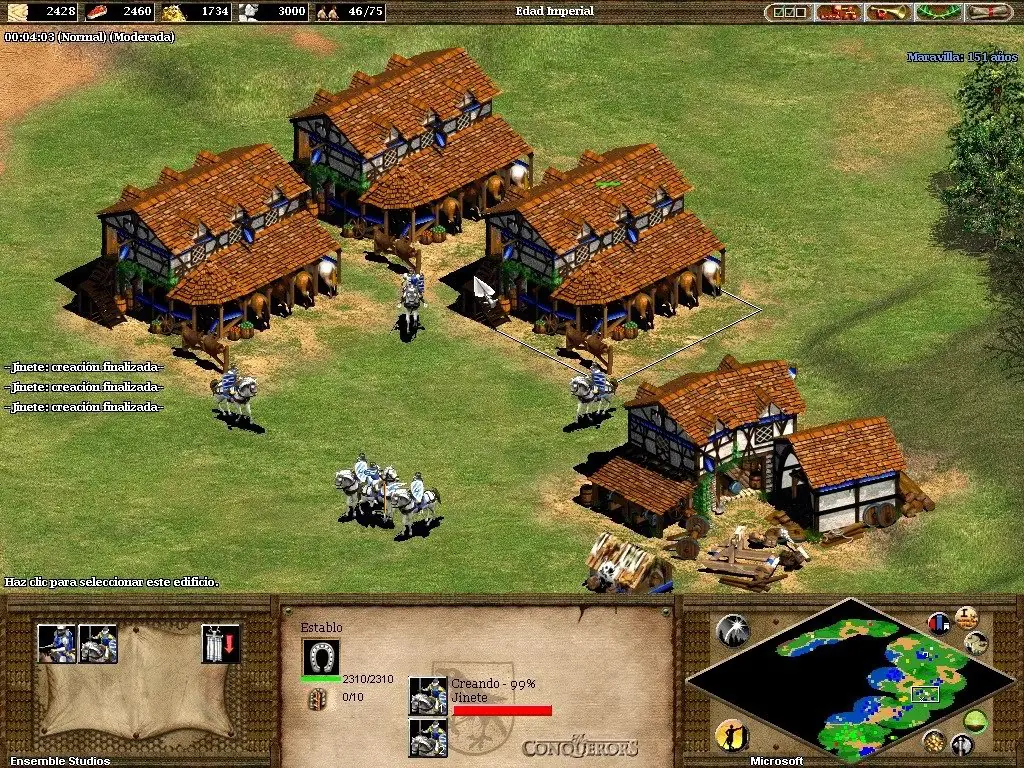Activate the flare signal button

tap(733, 629)
